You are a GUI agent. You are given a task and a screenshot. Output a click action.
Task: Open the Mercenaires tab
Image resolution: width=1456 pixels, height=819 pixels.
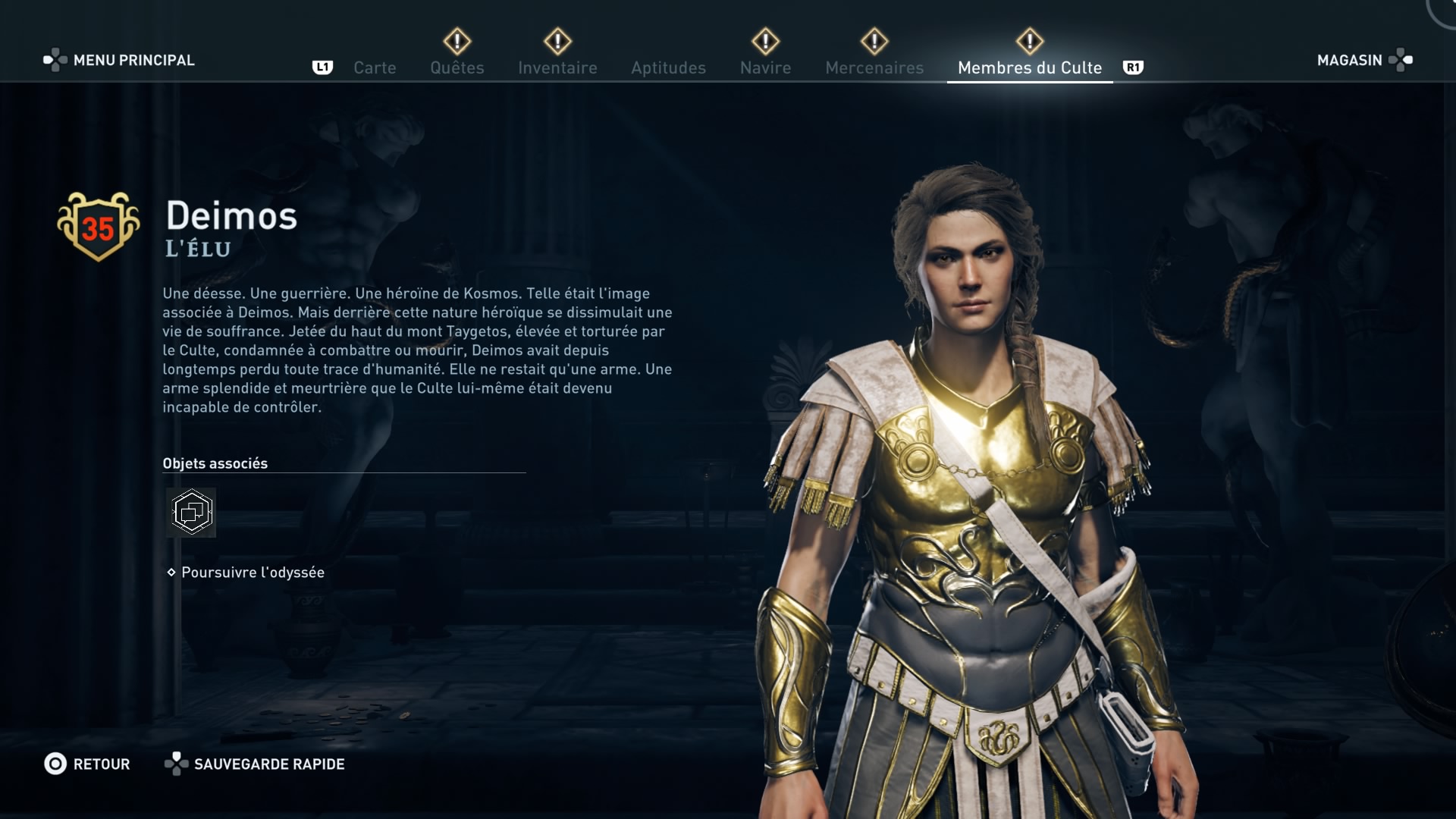874,67
